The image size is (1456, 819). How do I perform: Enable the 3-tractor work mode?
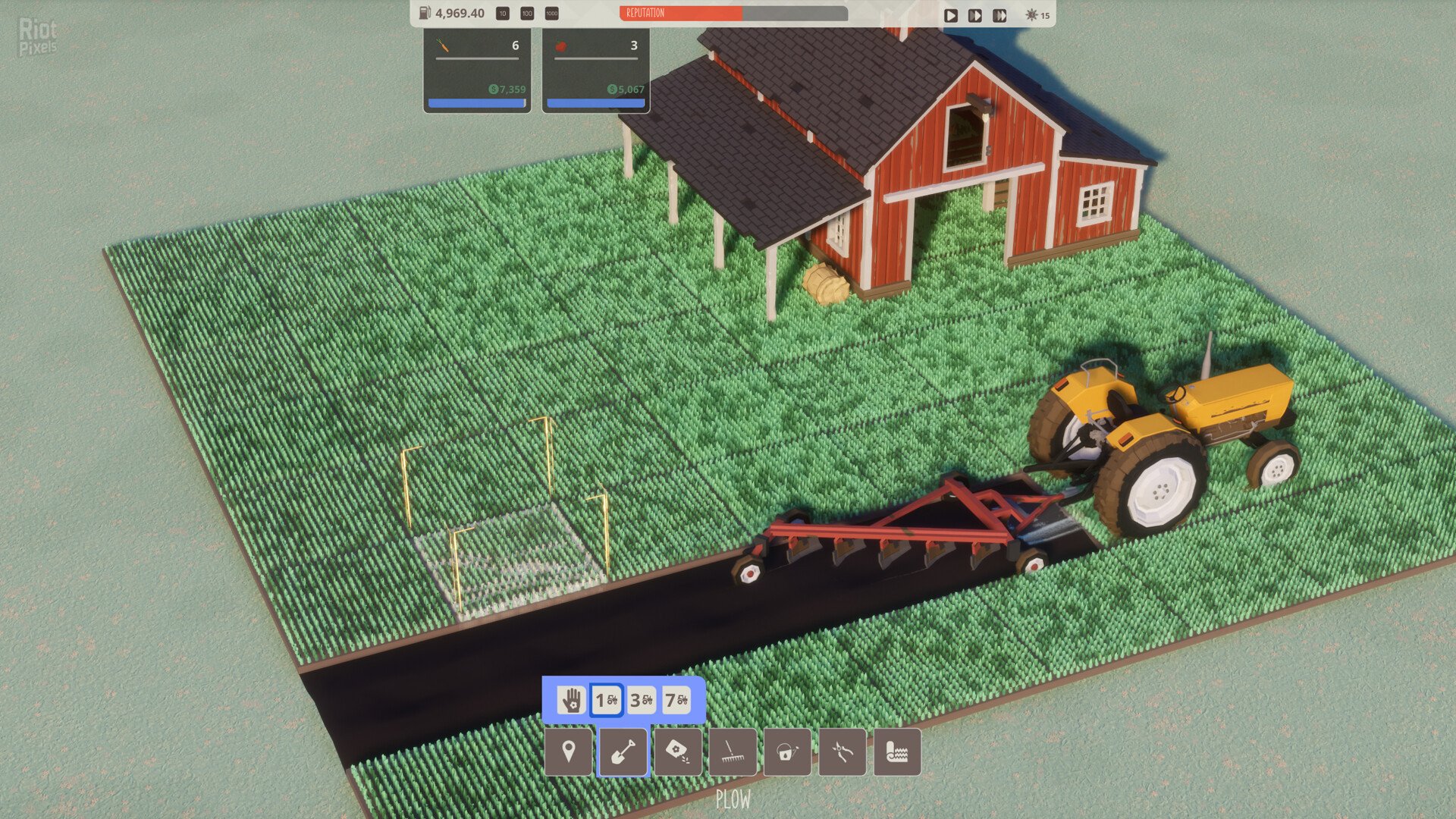pyautogui.click(x=641, y=701)
